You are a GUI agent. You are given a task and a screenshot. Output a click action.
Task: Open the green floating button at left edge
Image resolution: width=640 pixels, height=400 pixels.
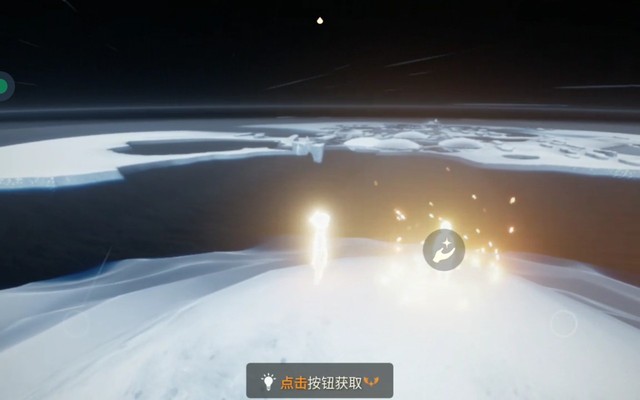pos(4,87)
